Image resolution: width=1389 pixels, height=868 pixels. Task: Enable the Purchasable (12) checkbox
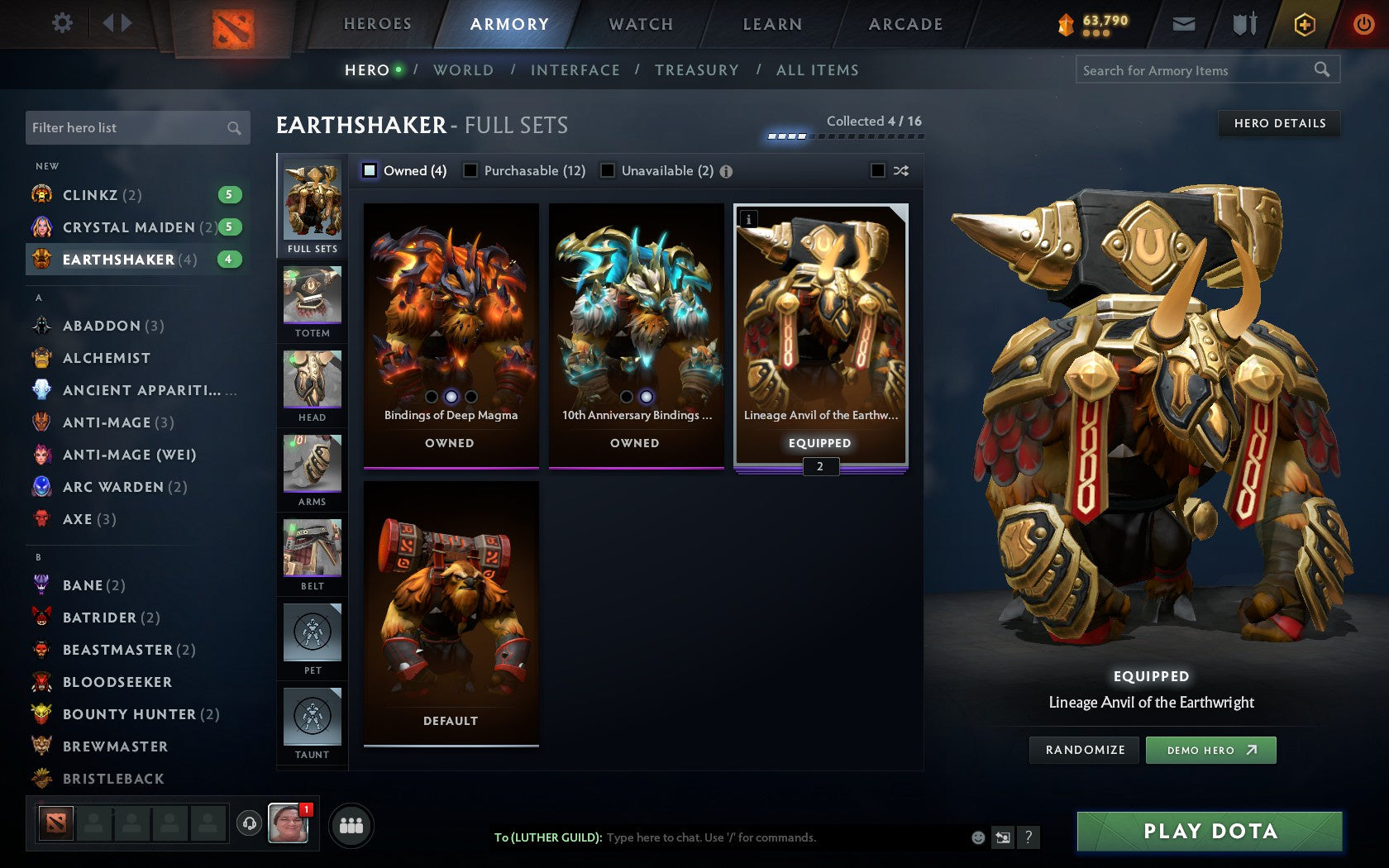(470, 170)
